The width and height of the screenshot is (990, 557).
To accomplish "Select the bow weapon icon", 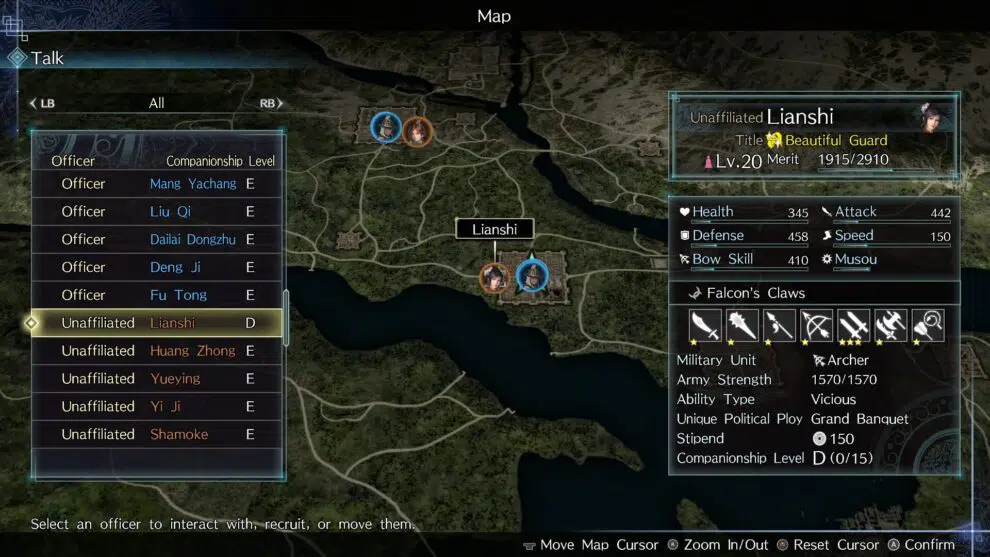I will click(x=816, y=325).
